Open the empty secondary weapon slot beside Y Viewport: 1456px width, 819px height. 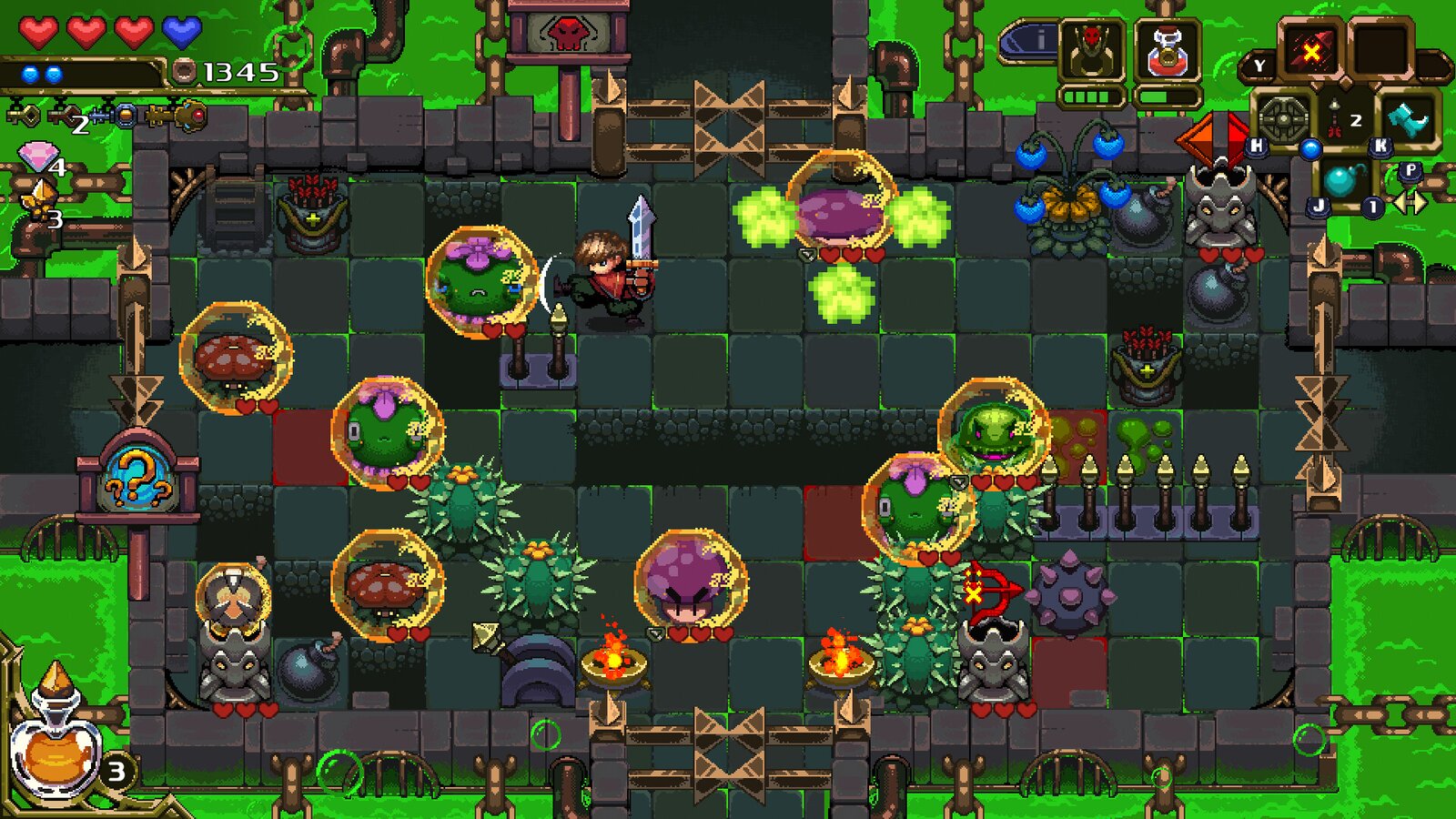pyautogui.click(x=1381, y=48)
